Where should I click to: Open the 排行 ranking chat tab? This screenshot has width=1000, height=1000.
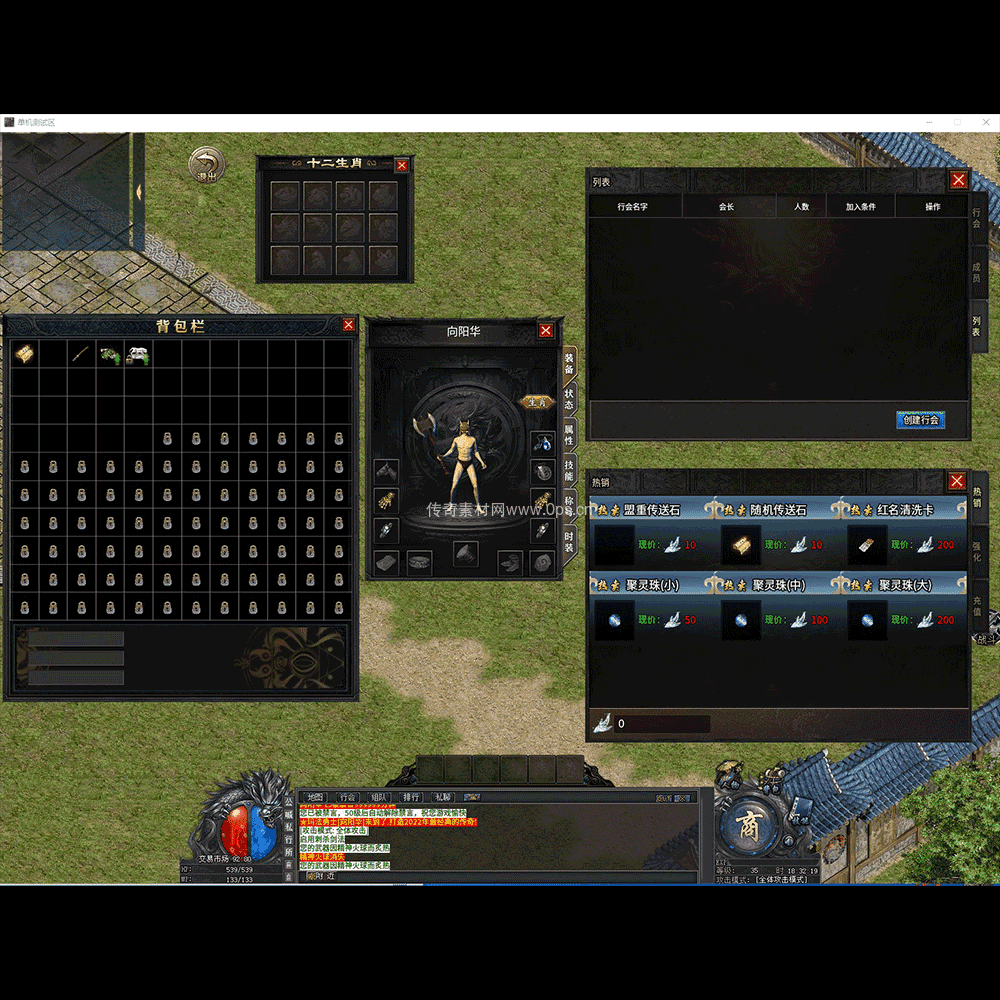(x=411, y=797)
